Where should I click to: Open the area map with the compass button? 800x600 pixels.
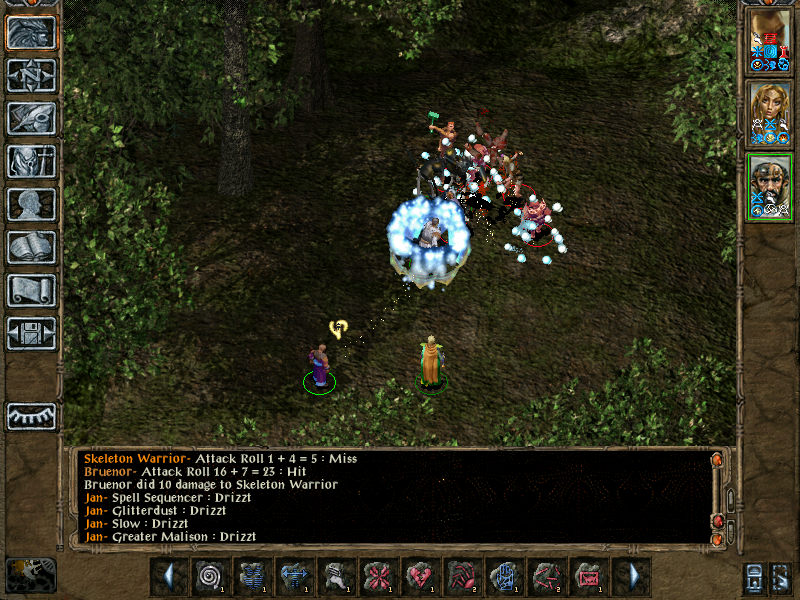point(31,75)
